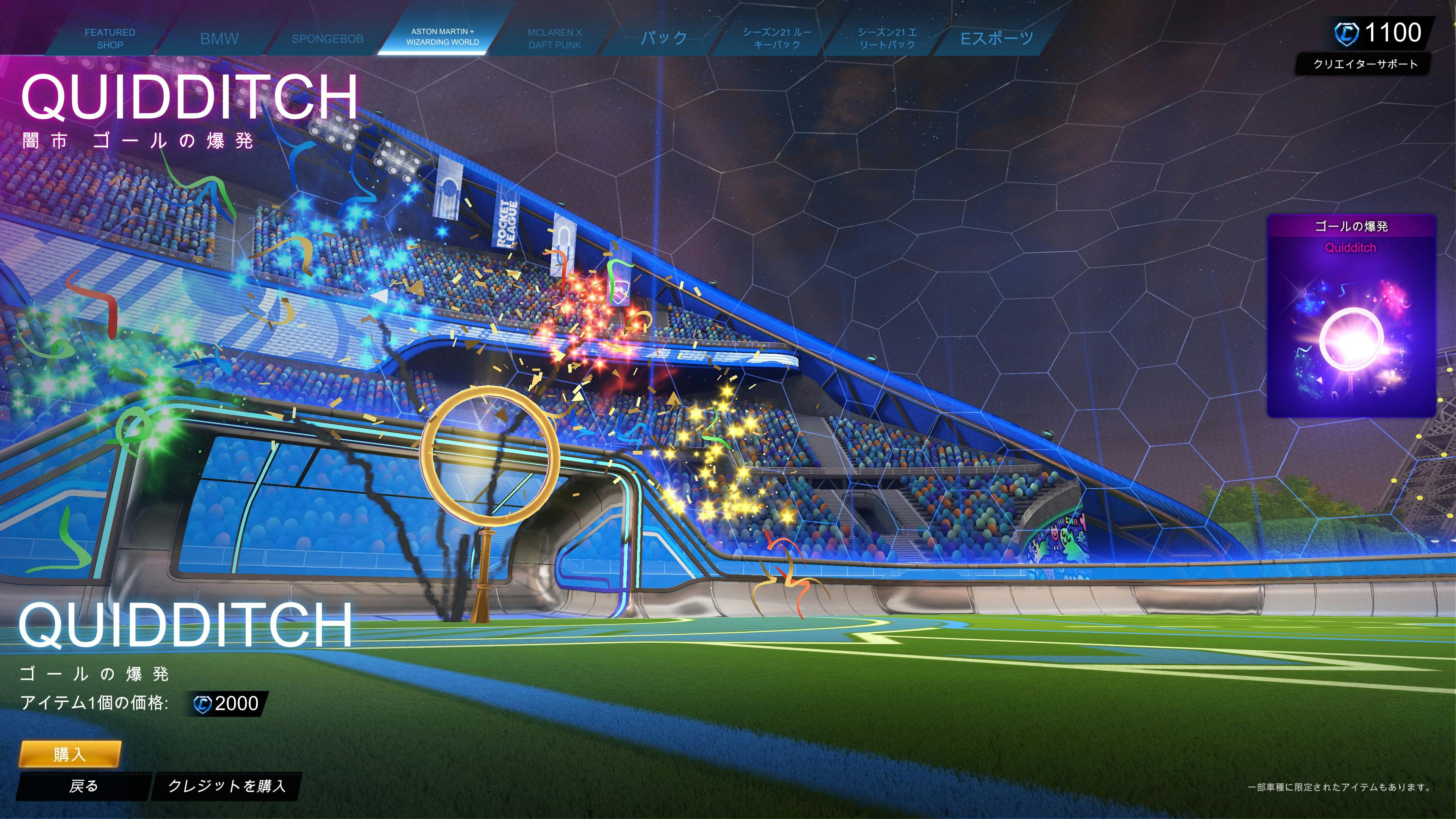Open the McLaren X Daft Punk tab
Viewport: 1456px width, 819px height.
tap(554, 38)
